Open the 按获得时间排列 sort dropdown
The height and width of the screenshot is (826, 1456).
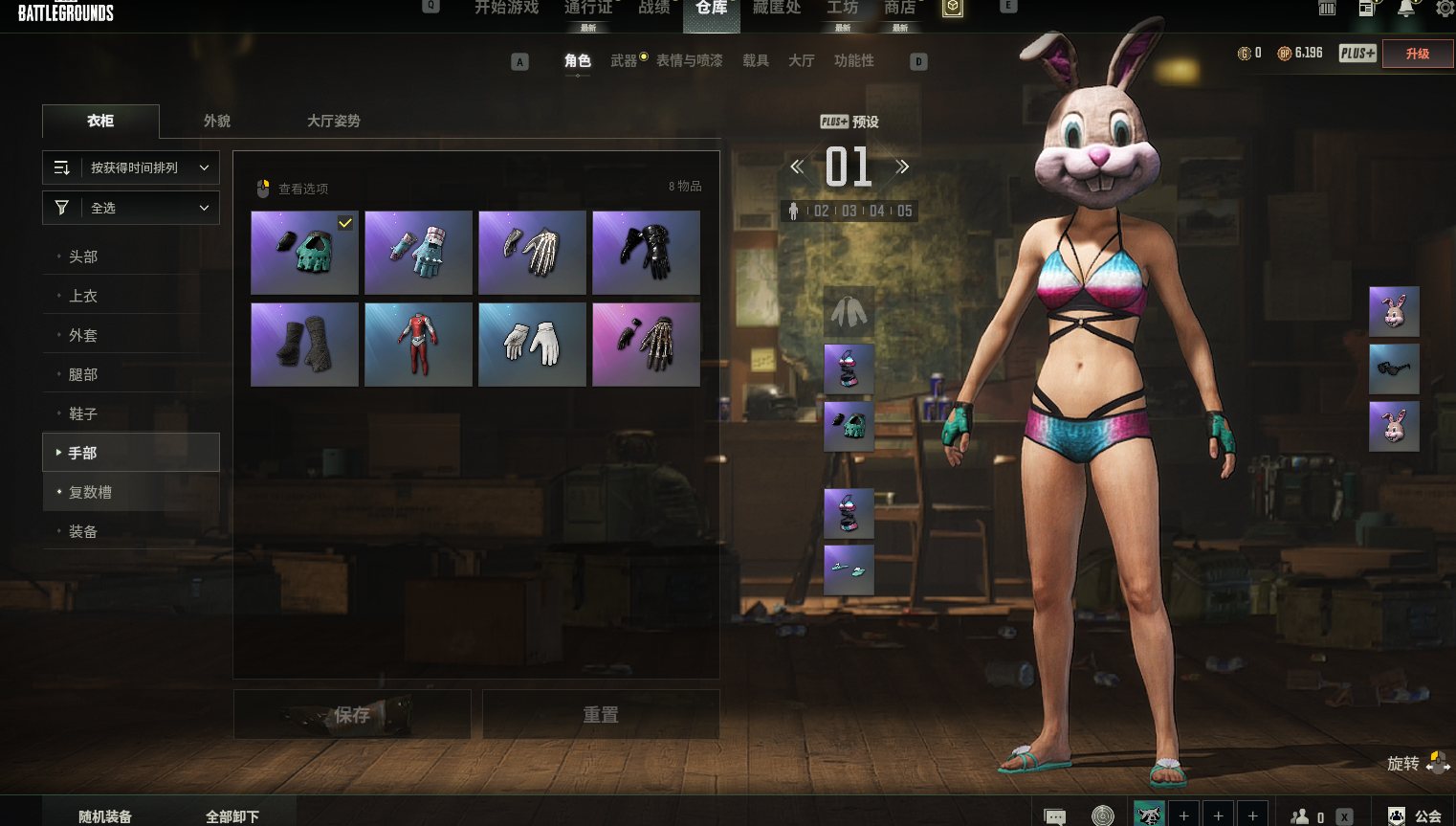click(x=131, y=167)
